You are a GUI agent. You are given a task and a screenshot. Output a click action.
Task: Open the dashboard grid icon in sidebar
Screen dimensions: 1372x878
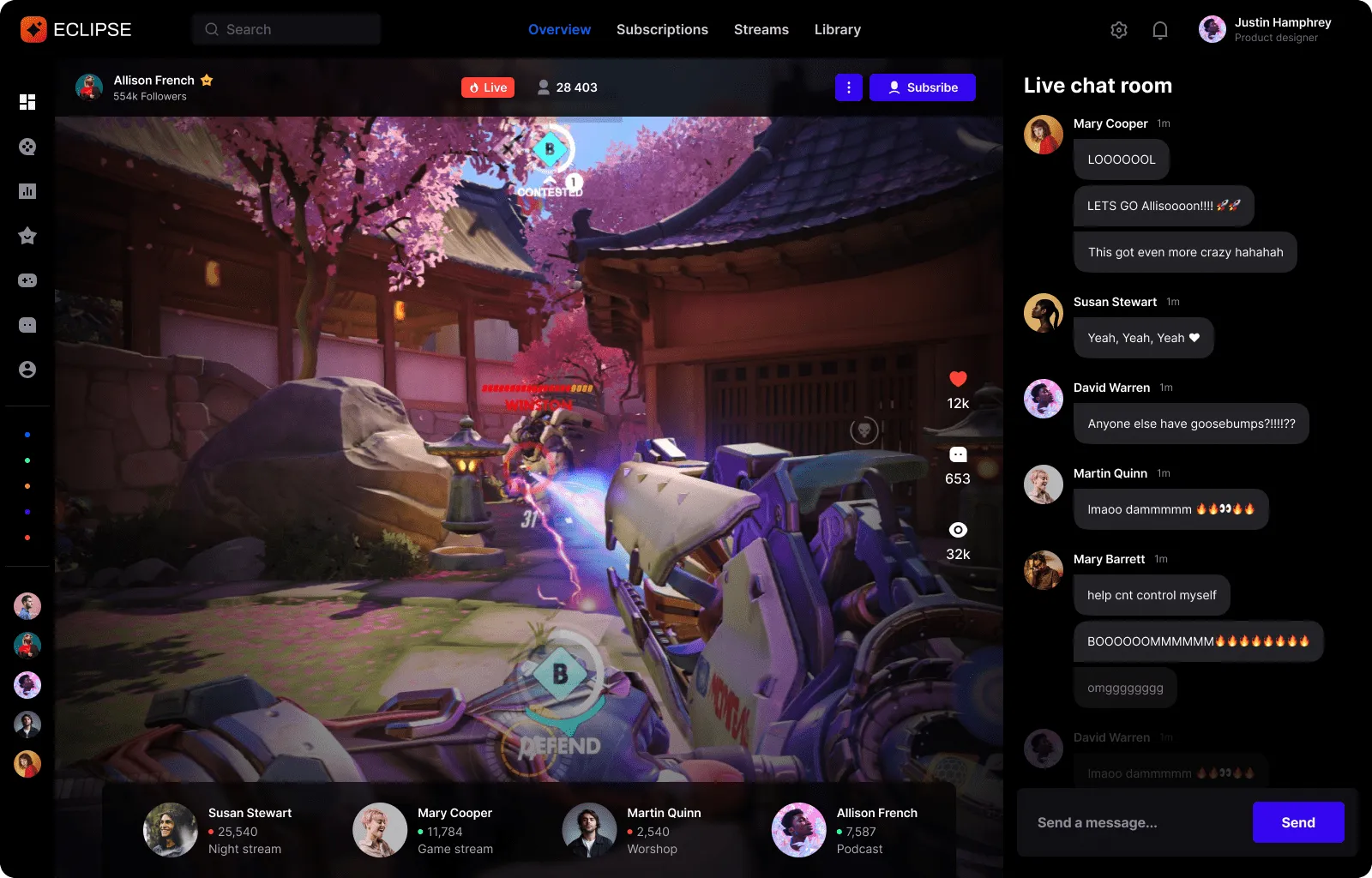tap(27, 102)
